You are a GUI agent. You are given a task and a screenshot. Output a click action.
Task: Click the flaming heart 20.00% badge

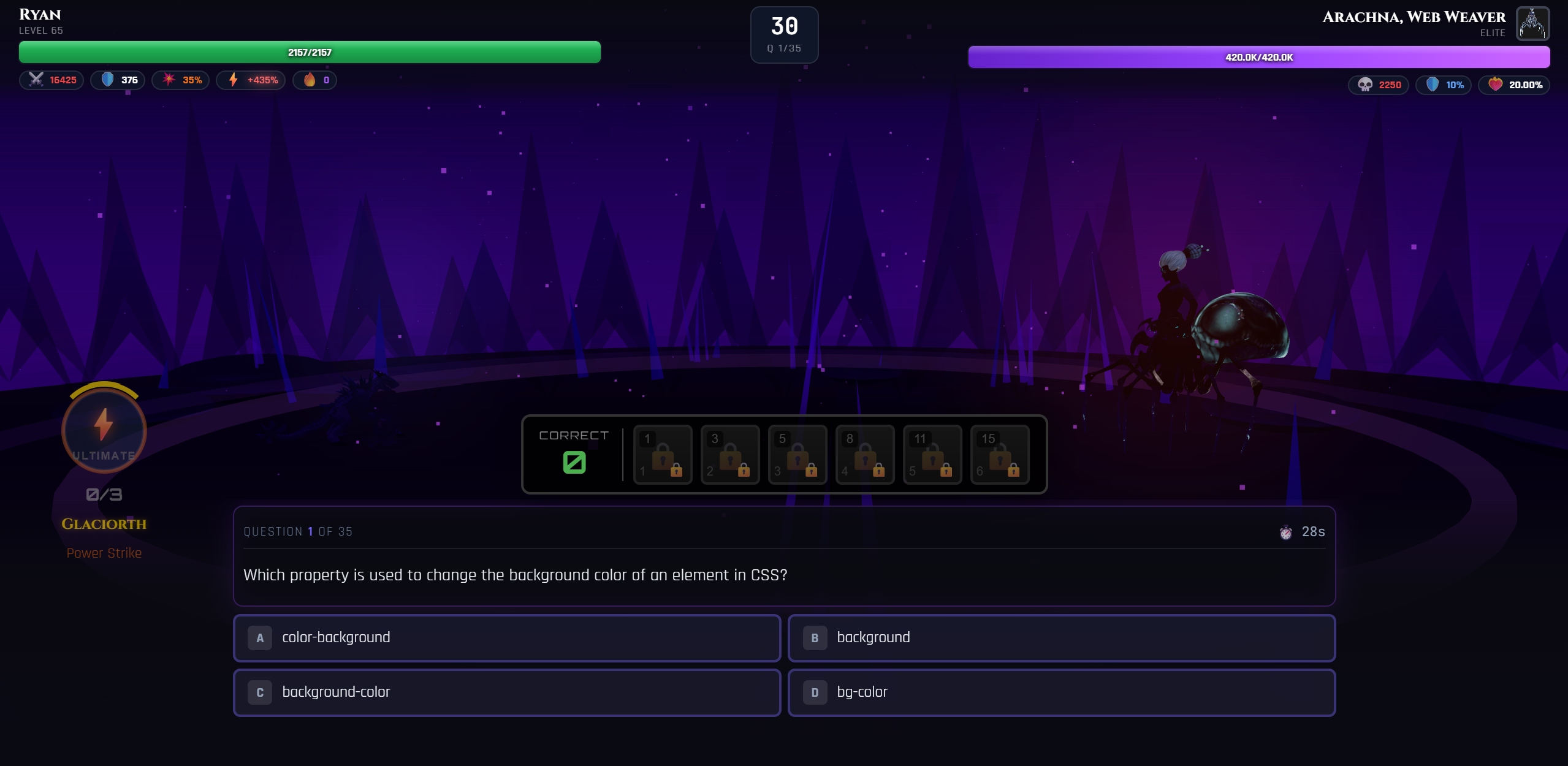pos(1515,85)
